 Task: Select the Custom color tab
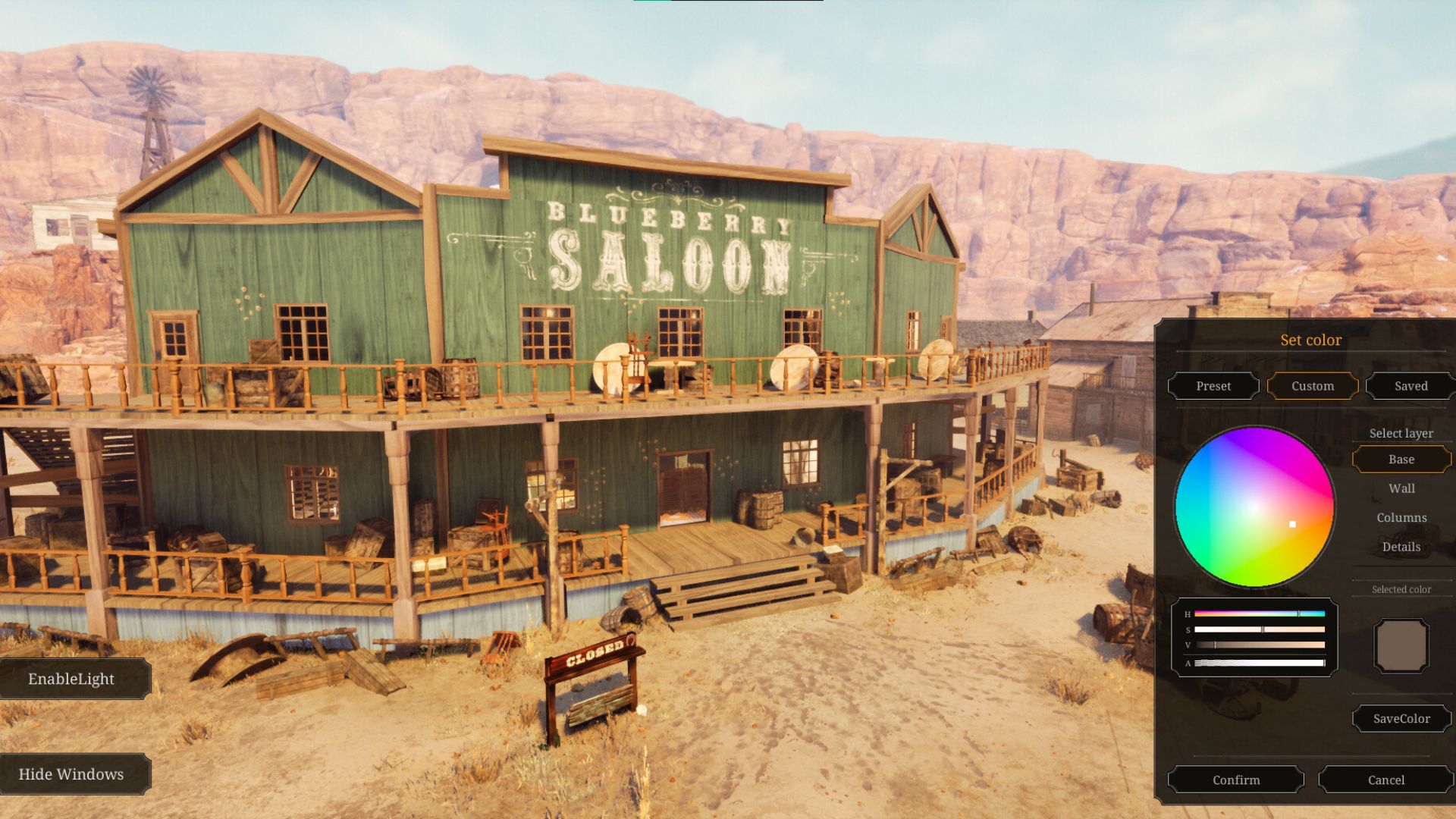click(1312, 386)
